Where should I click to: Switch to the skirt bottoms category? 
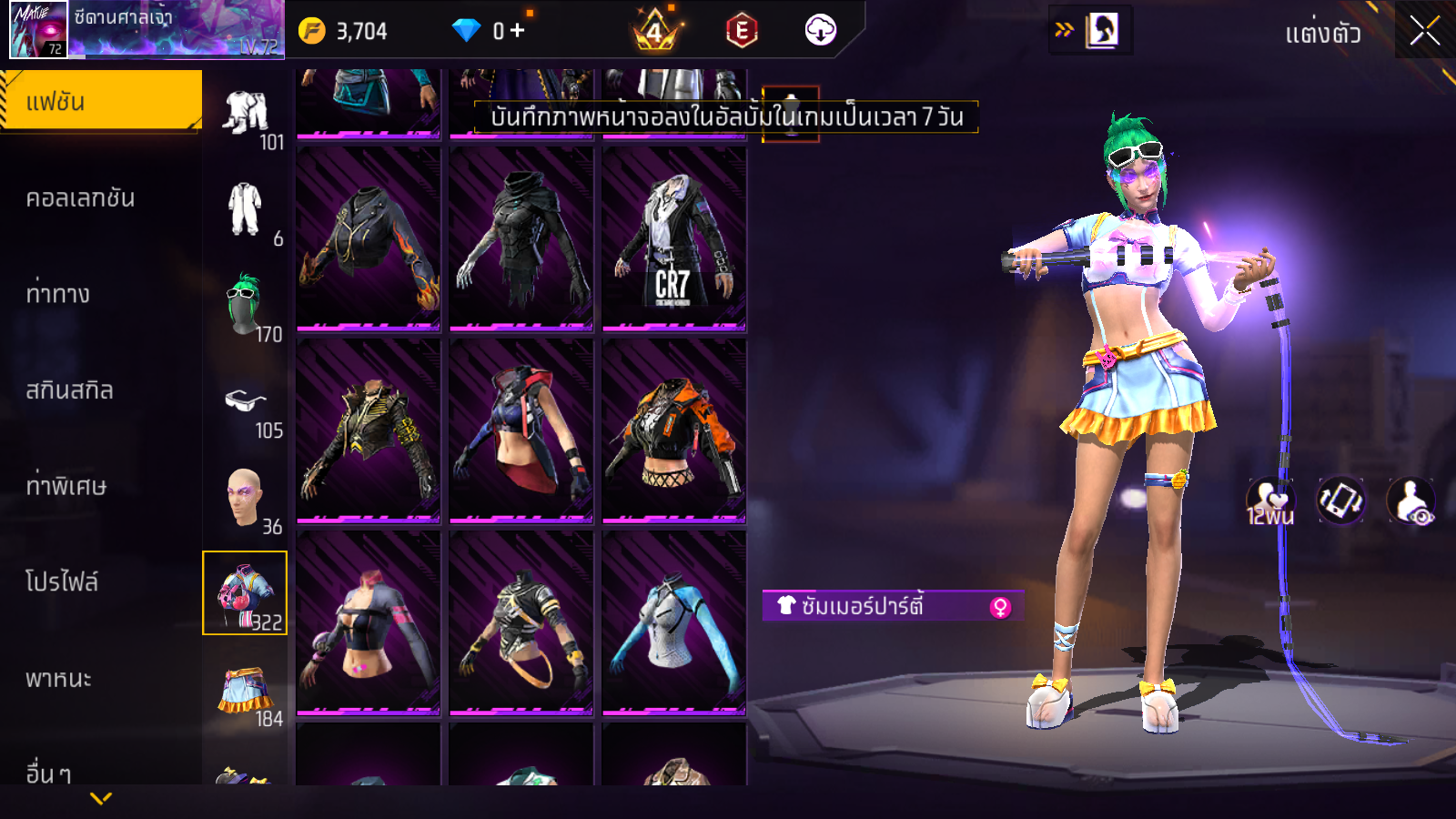(x=245, y=693)
